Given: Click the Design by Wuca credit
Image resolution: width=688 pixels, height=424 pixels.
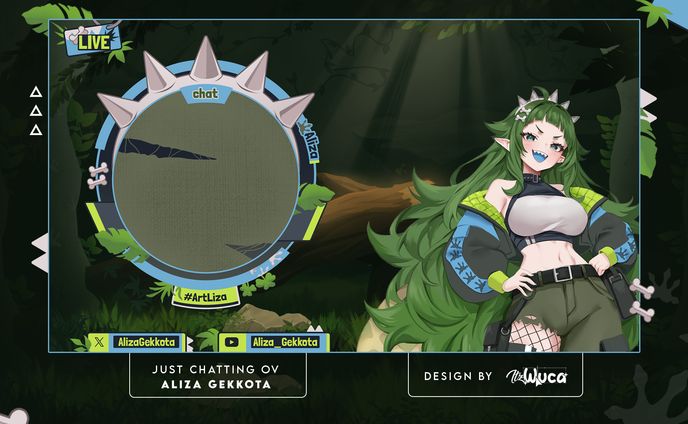Looking at the screenshot, I should coord(495,377).
